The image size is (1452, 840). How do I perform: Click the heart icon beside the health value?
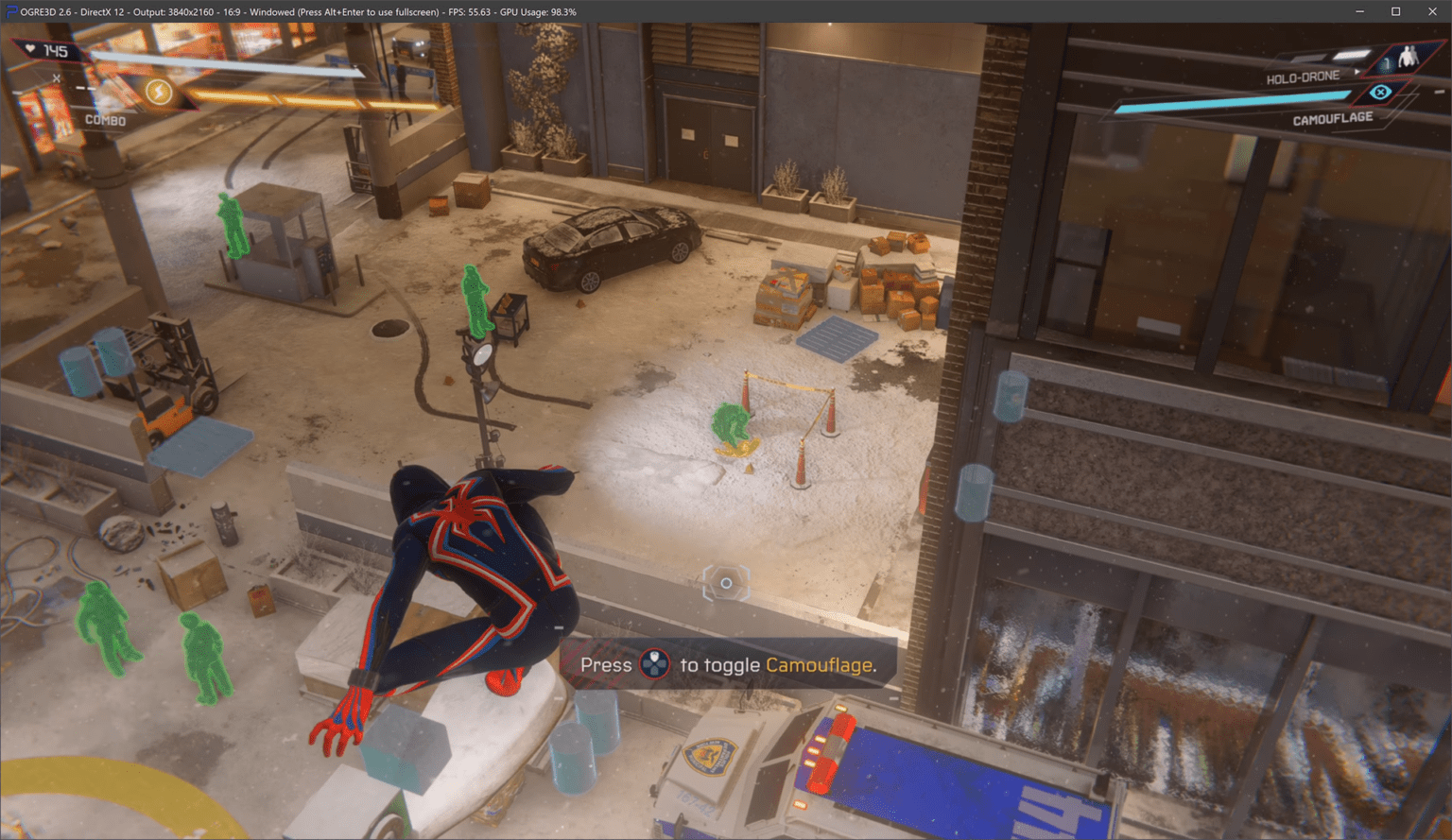tap(29, 49)
